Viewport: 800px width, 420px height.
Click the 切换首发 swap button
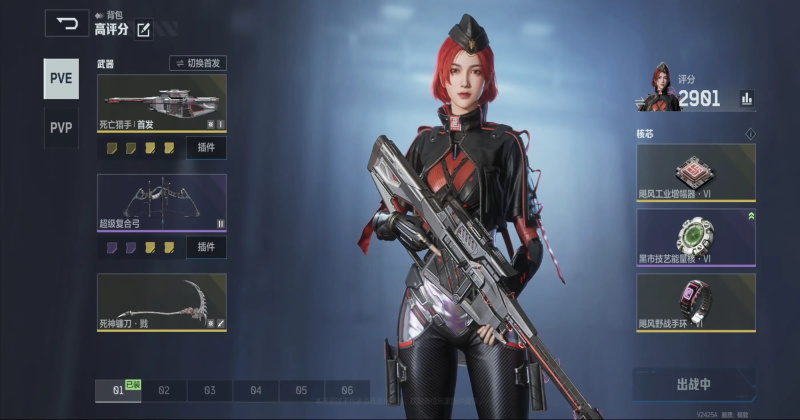click(x=198, y=63)
